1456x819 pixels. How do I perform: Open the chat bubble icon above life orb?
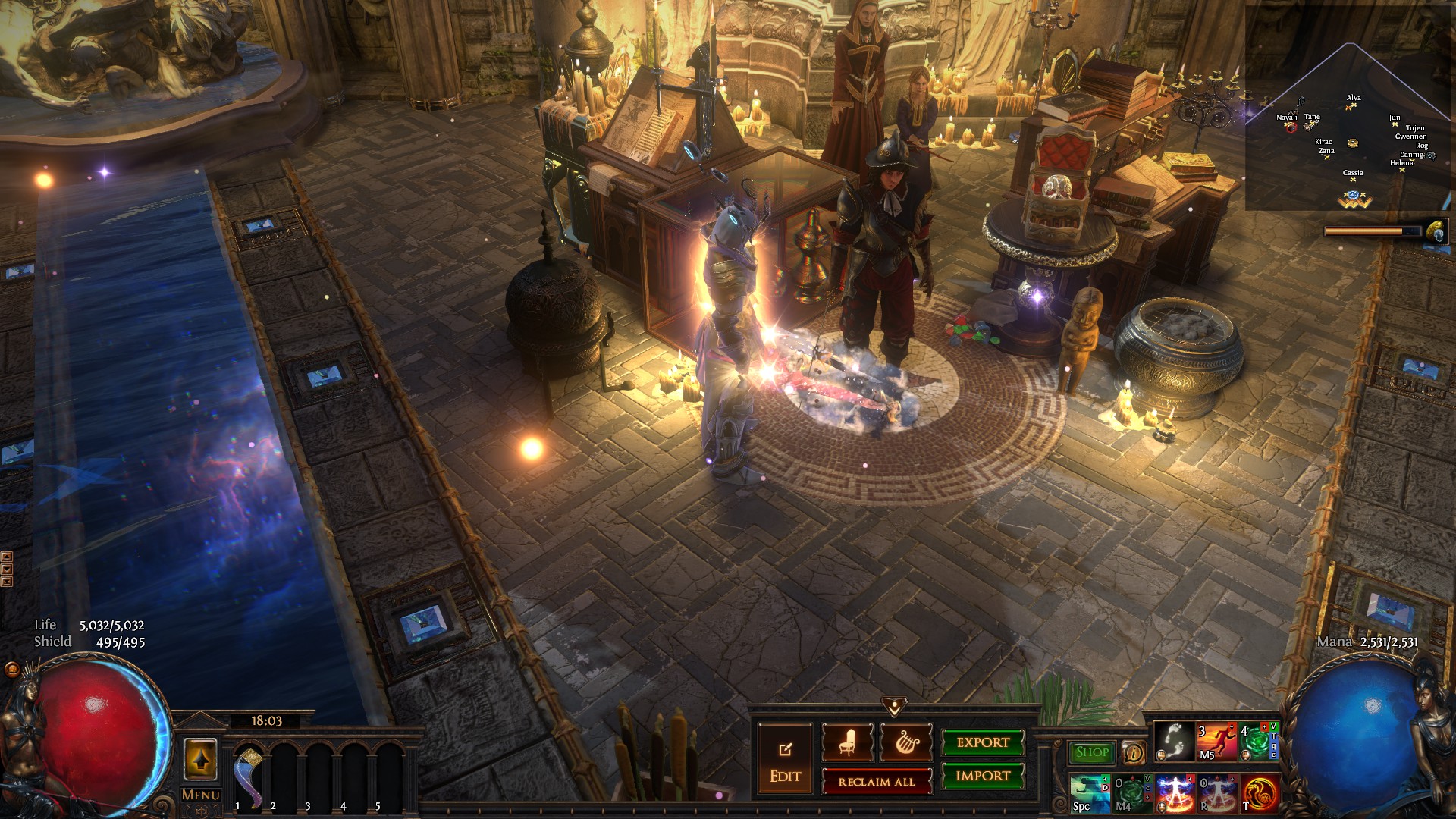click(x=11, y=670)
